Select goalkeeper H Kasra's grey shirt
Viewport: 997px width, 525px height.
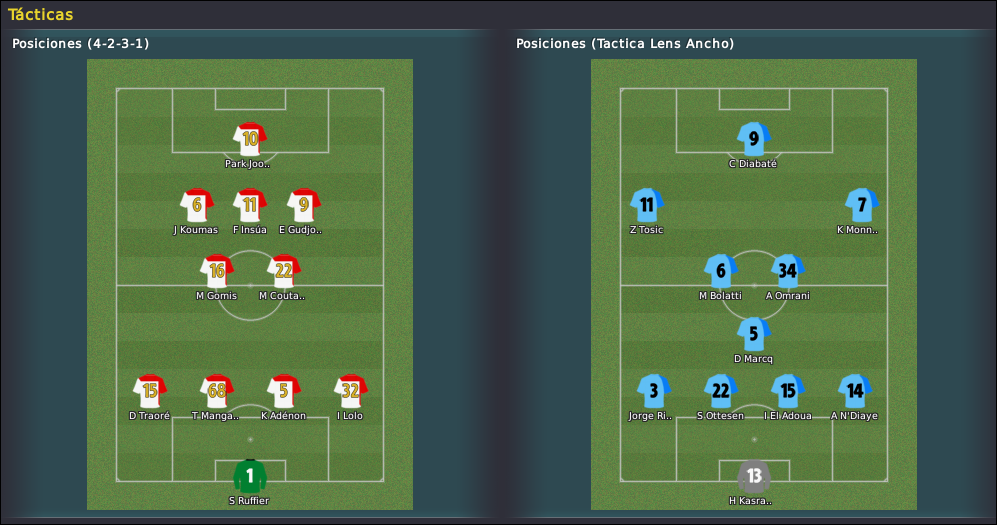754,475
